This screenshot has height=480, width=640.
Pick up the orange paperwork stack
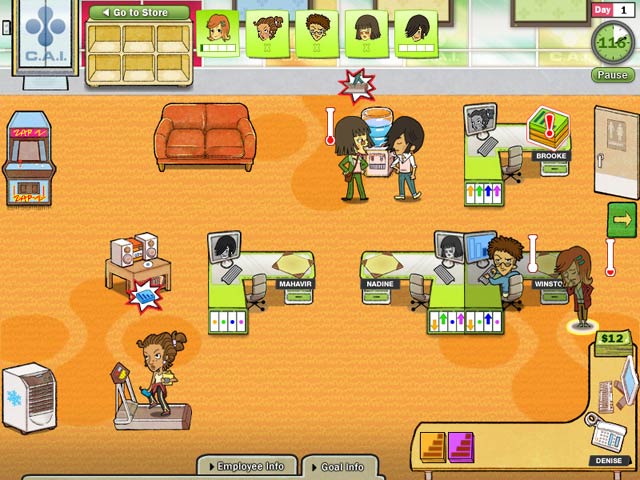[x=433, y=446]
